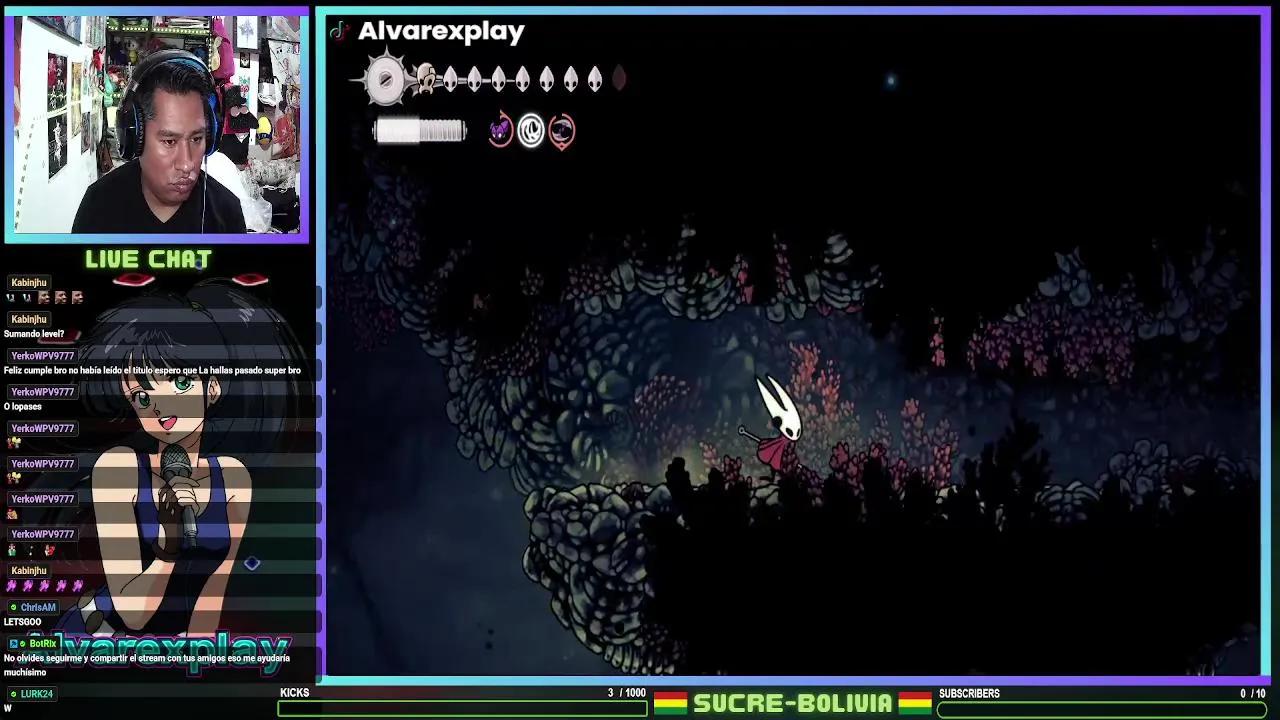The height and width of the screenshot is (720, 1280).
Task: Click the SUBSCRIBERS 0/10 progress bar
Action: (1100, 712)
